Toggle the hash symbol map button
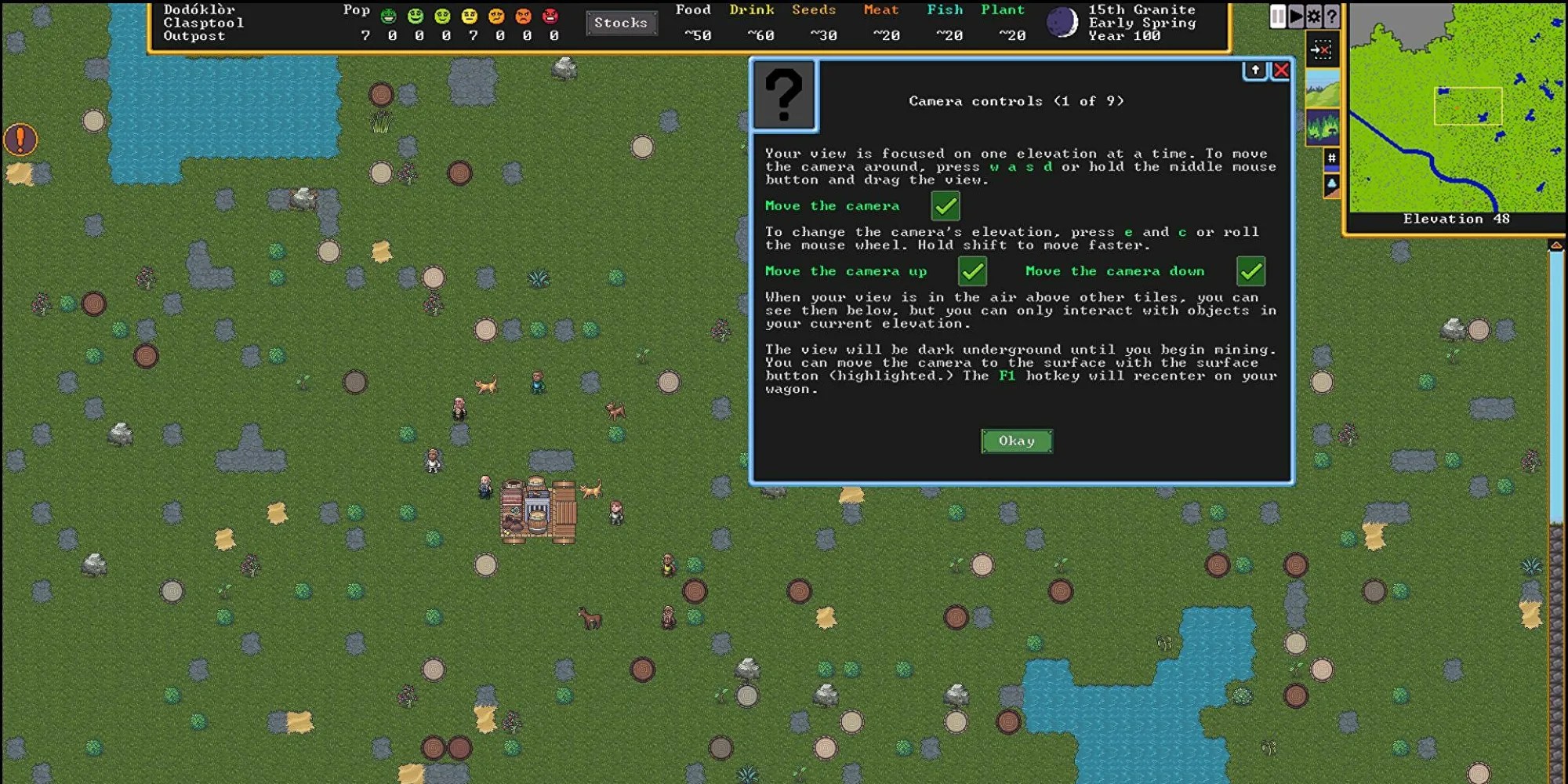Image resolution: width=1568 pixels, height=784 pixels. click(1331, 159)
